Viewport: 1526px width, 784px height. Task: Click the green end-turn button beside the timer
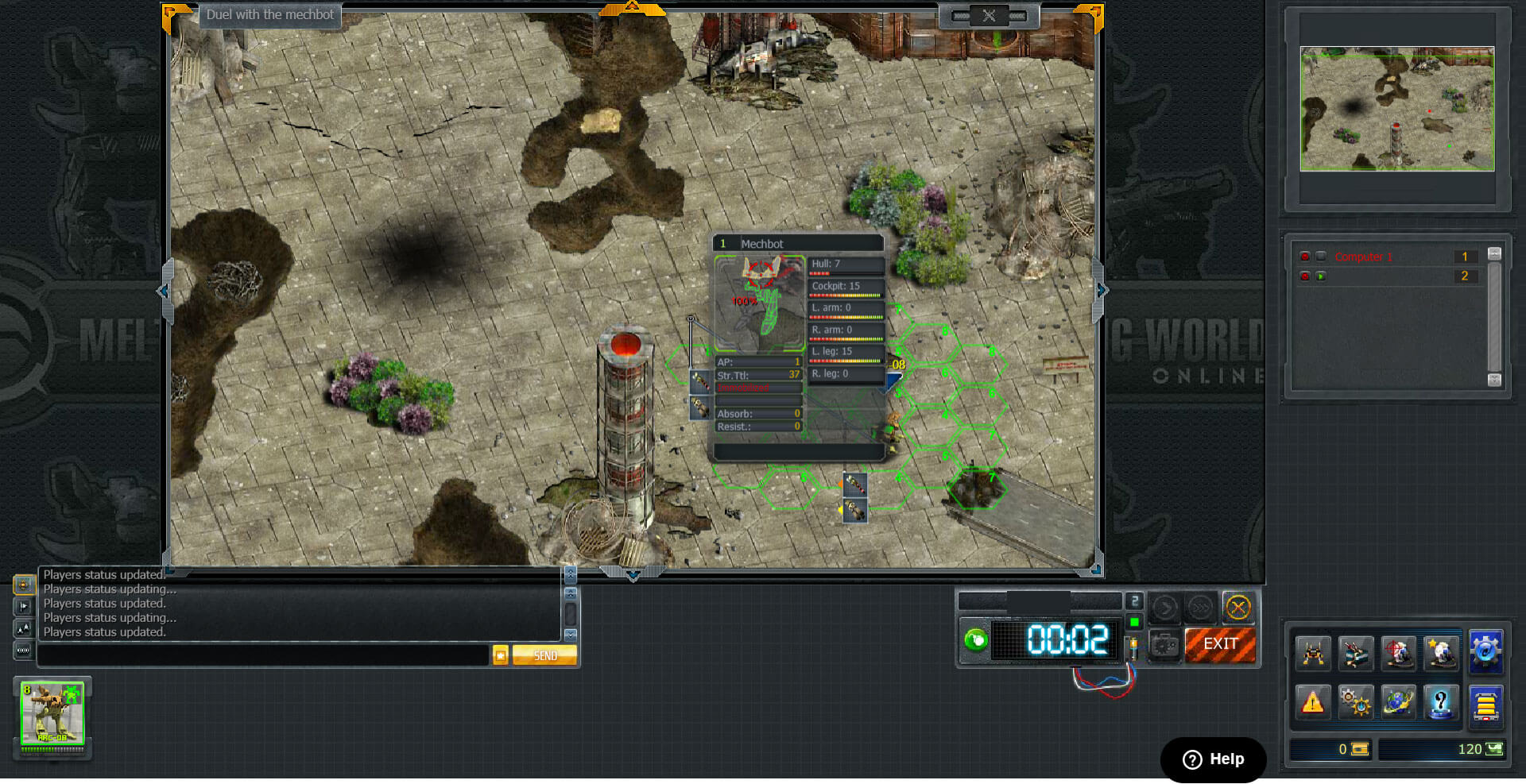click(976, 640)
